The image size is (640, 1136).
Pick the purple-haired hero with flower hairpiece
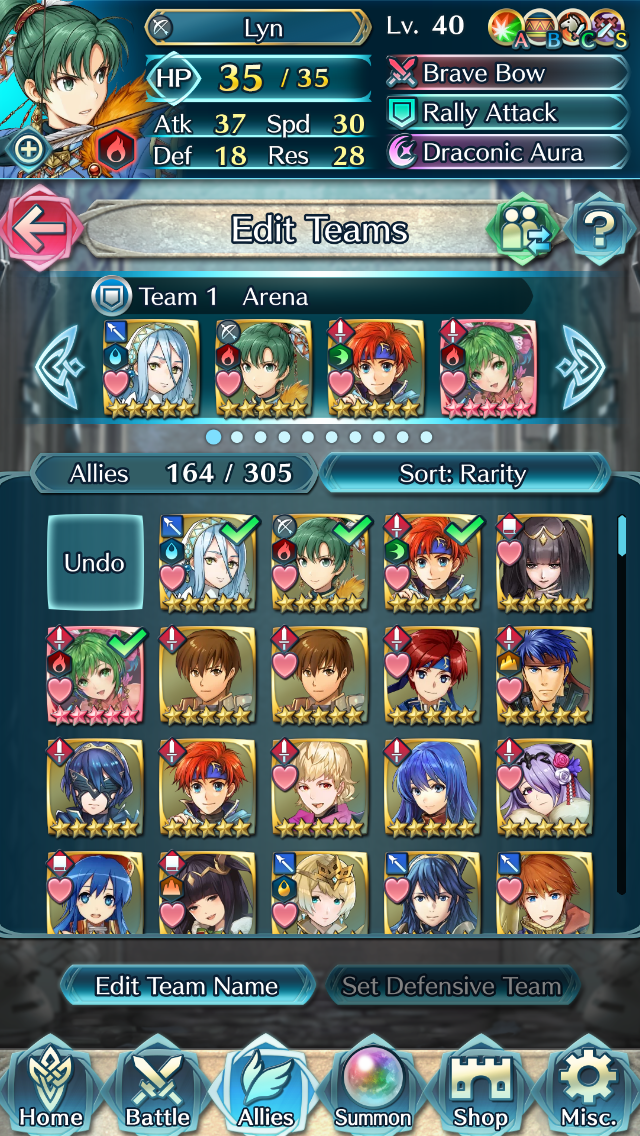click(x=544, y=788)
